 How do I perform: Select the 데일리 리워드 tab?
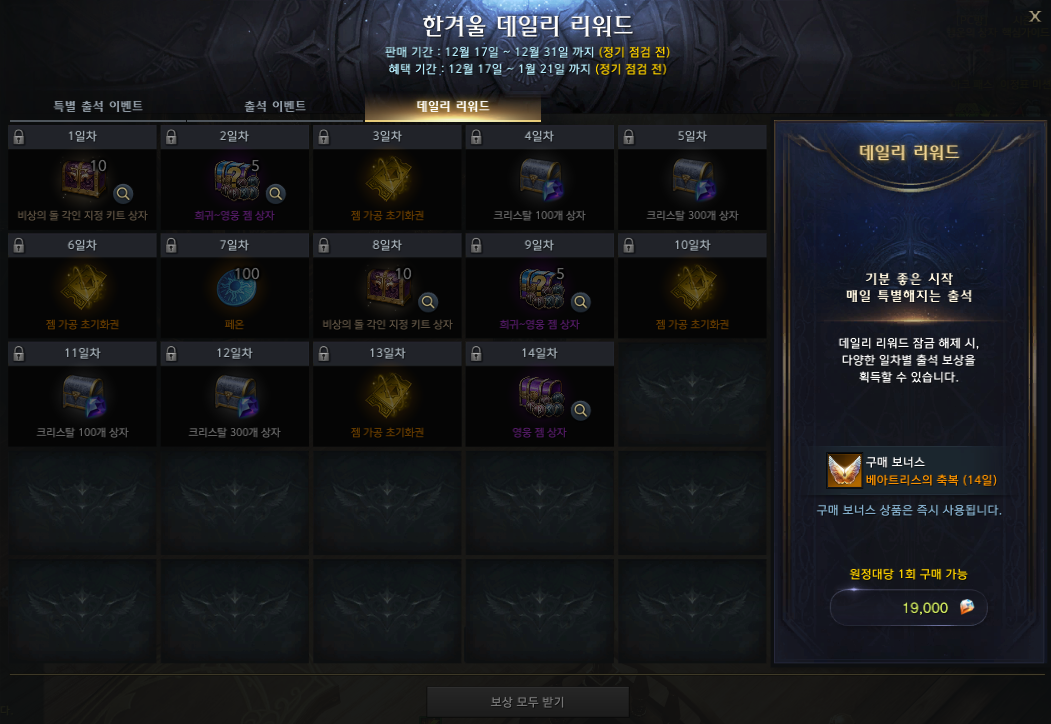pyautogui.click(x=452, y=106)
